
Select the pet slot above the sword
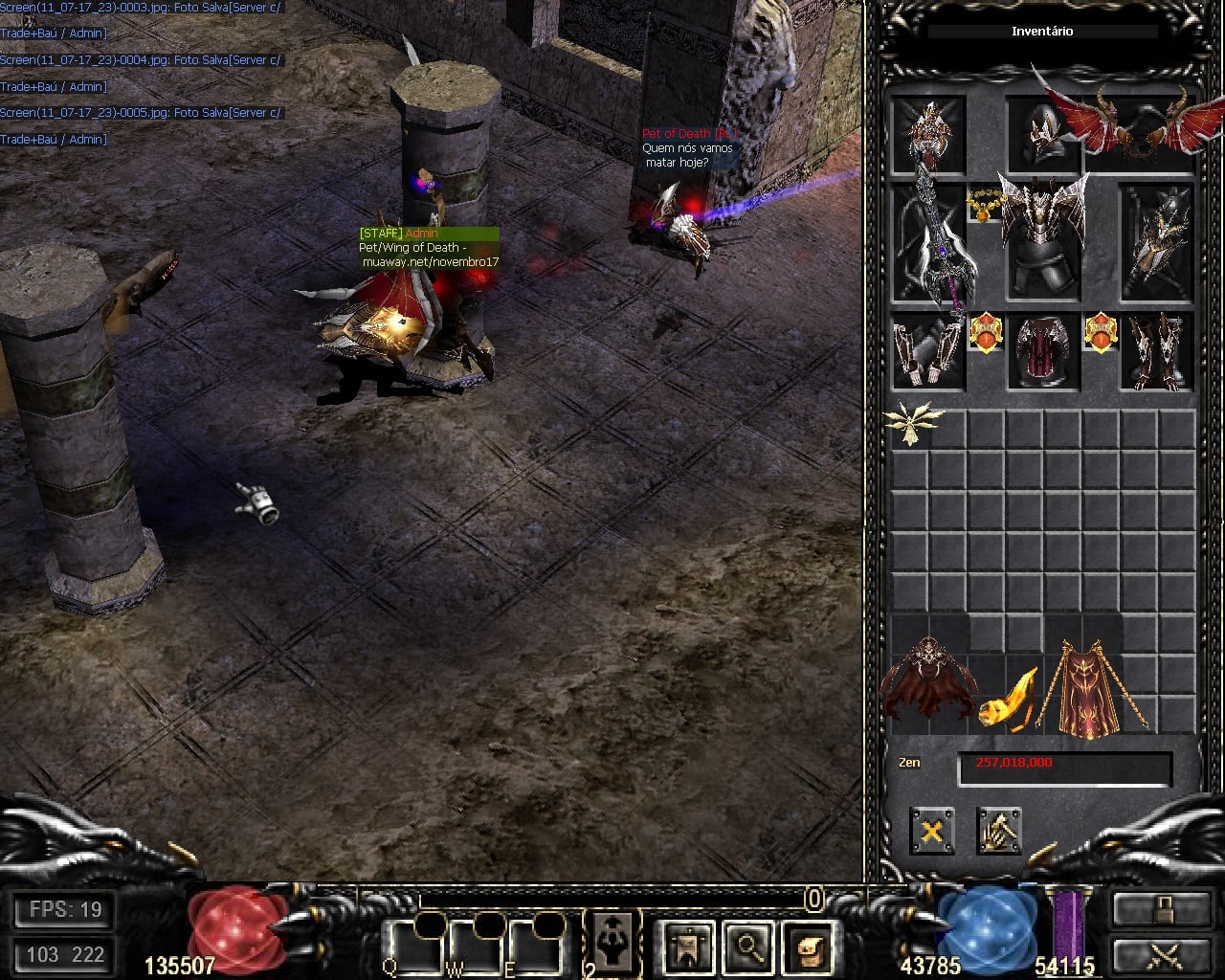coord(928,134)
